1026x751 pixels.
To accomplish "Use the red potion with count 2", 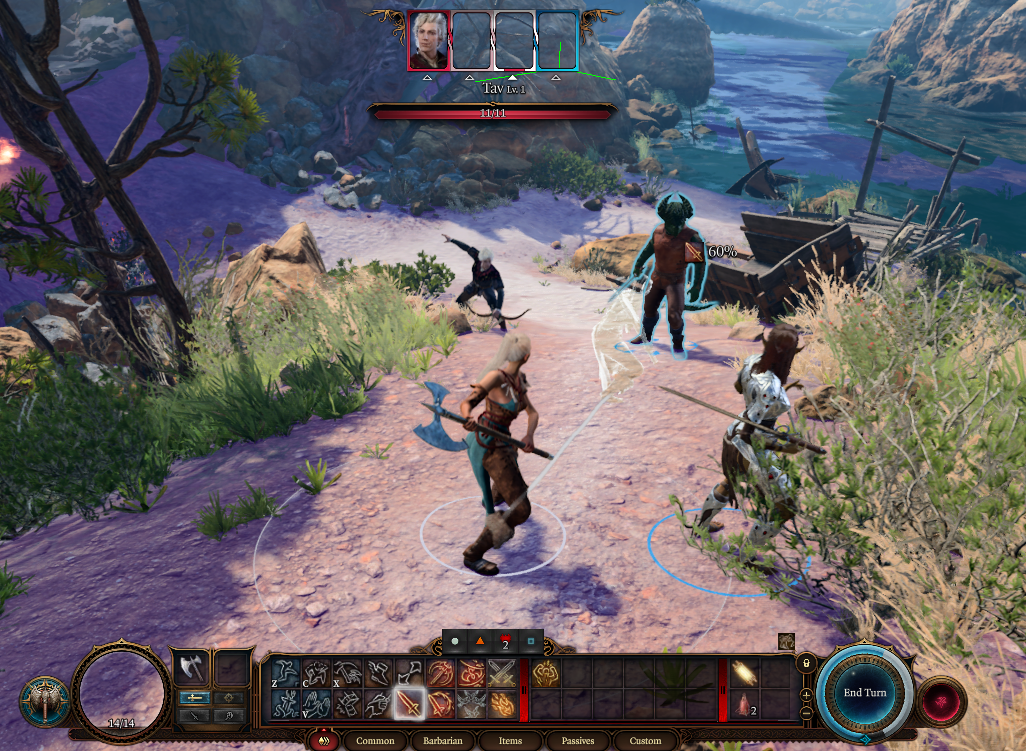I will pos(743,705).
